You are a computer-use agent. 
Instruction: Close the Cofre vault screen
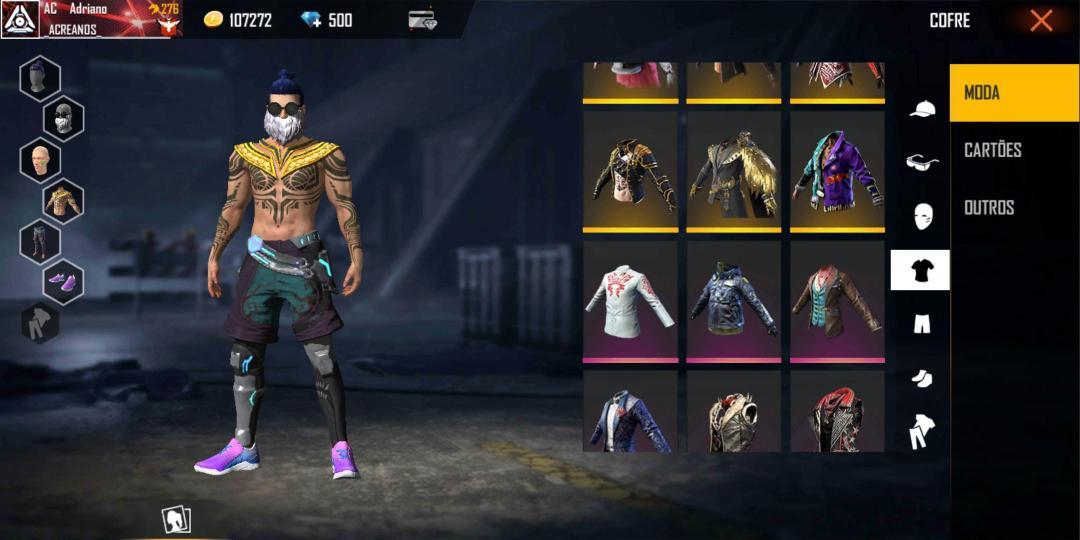pyautogui.click(x=1041, y=20)
